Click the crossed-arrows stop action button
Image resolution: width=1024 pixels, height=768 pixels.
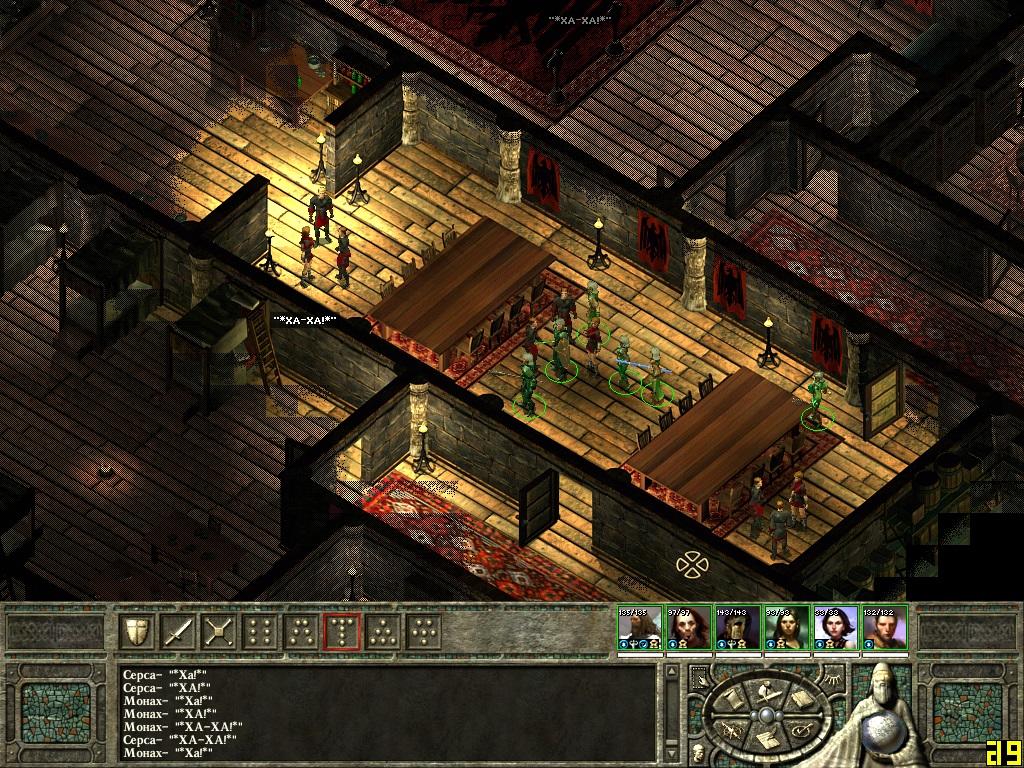pos(219,631)
